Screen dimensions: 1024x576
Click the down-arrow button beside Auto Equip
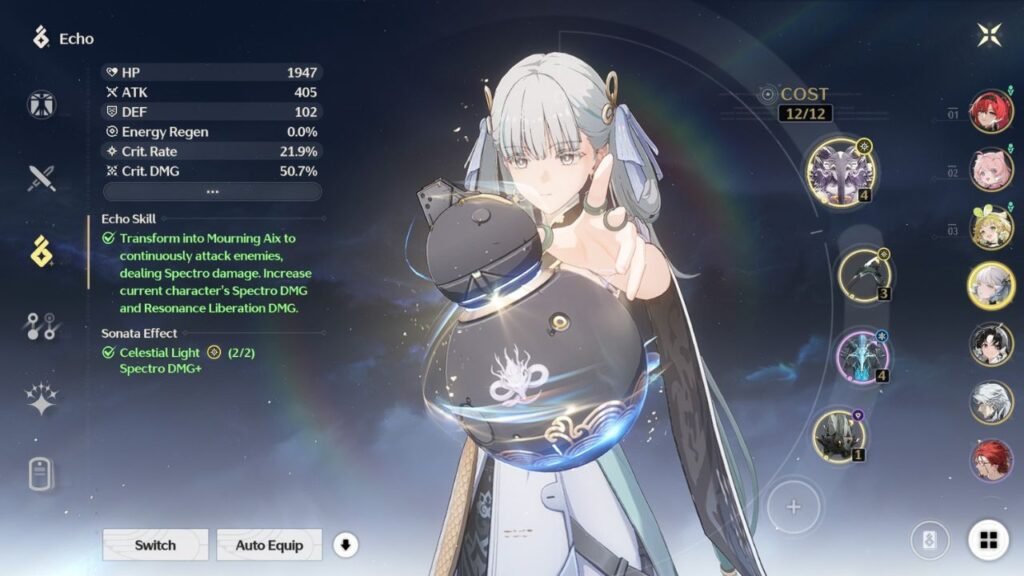(345, 545)
